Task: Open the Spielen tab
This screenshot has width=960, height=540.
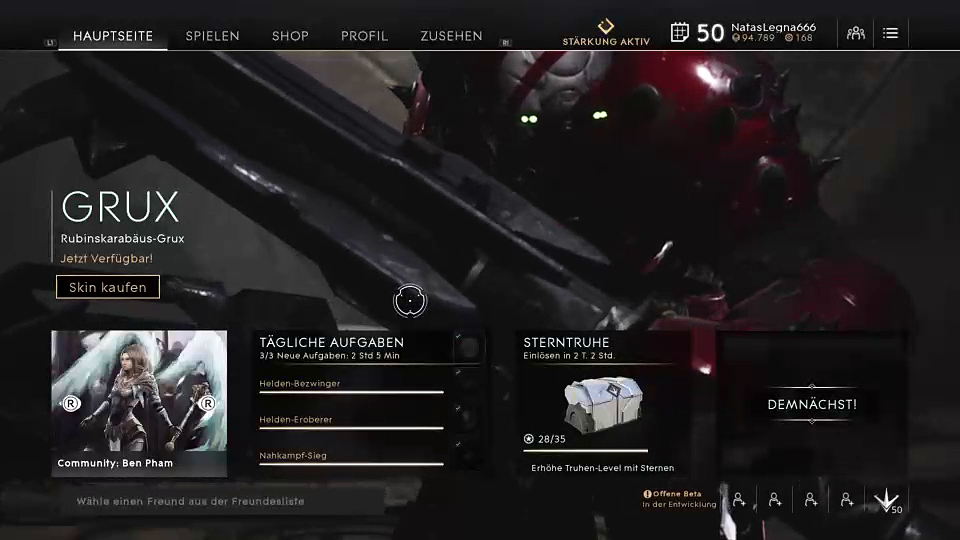Action: point(212,36)
